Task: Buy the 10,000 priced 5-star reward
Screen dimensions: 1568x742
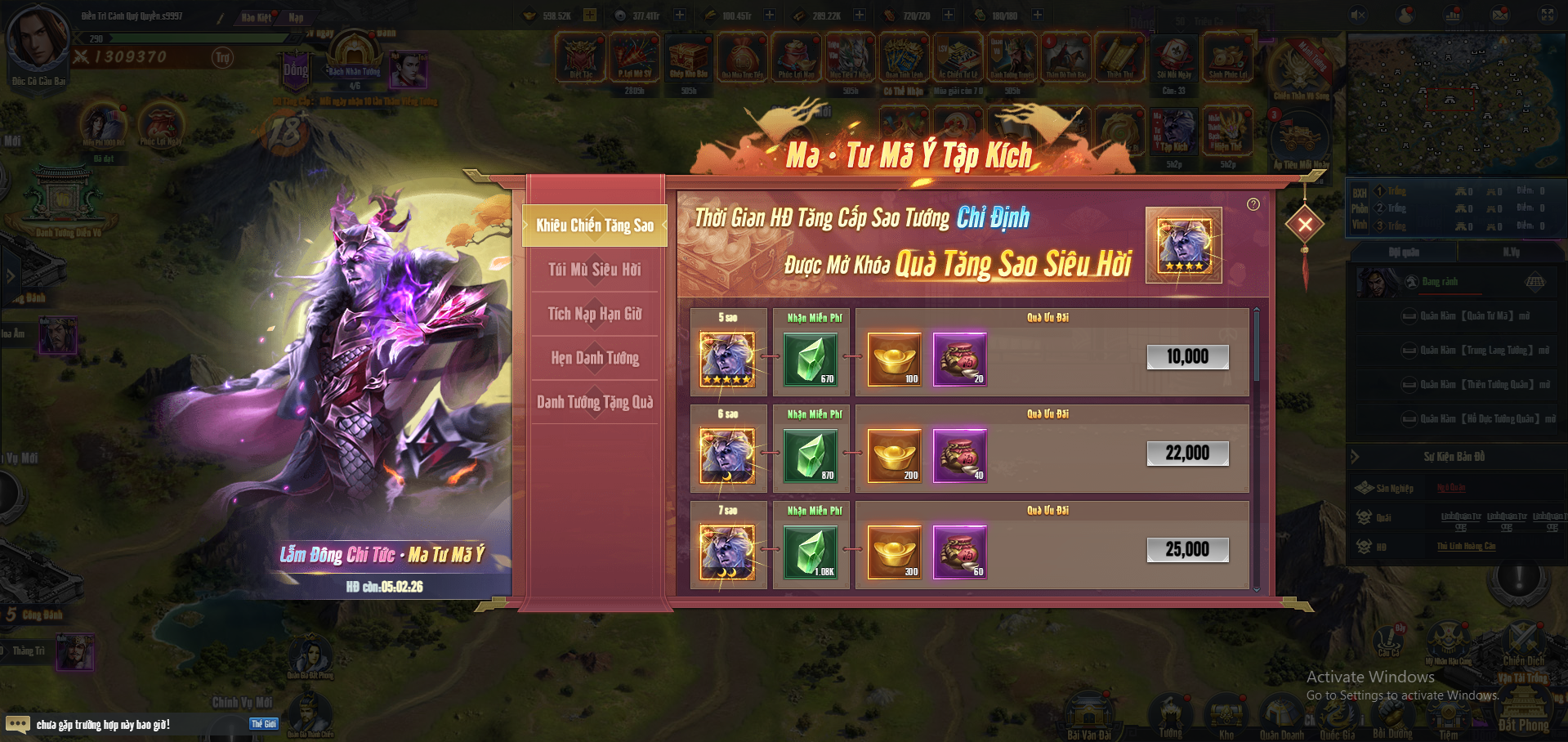Action: 1187,357
